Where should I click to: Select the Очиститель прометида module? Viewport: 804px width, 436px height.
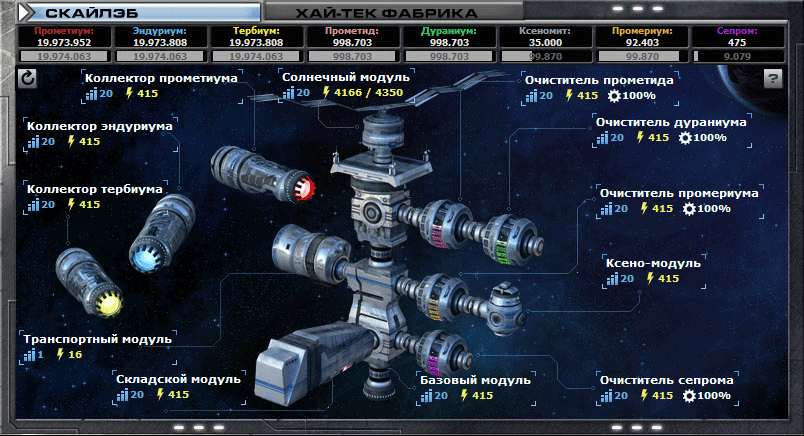point(598,80)
